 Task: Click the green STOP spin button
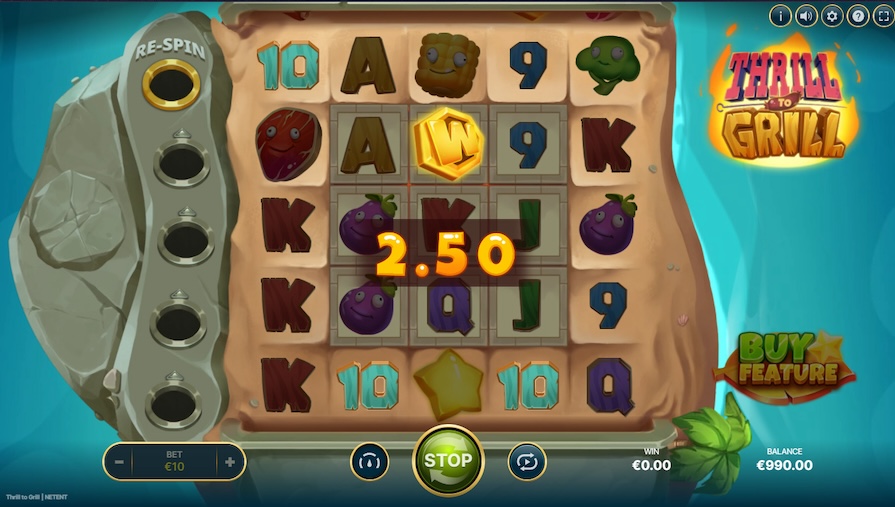448,460
